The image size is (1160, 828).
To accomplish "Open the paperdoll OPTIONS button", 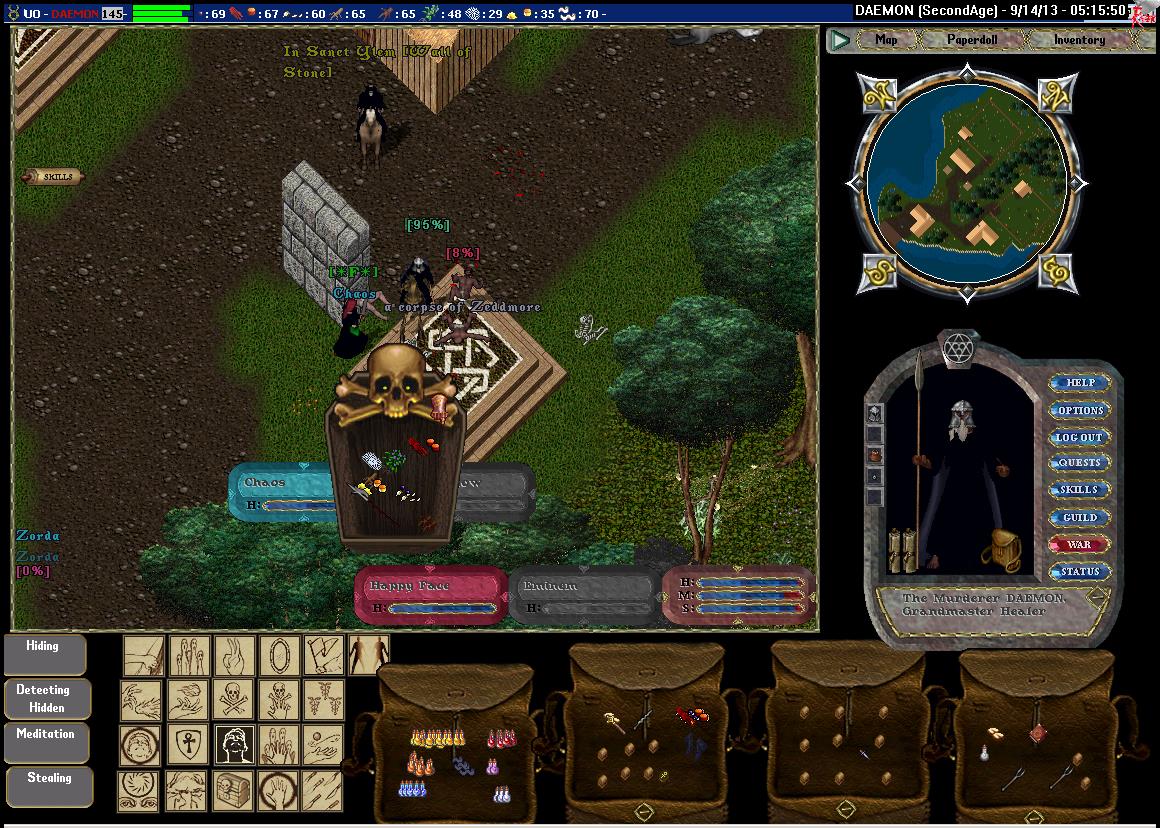I will pyautogui.click(x=1080, y=410).
